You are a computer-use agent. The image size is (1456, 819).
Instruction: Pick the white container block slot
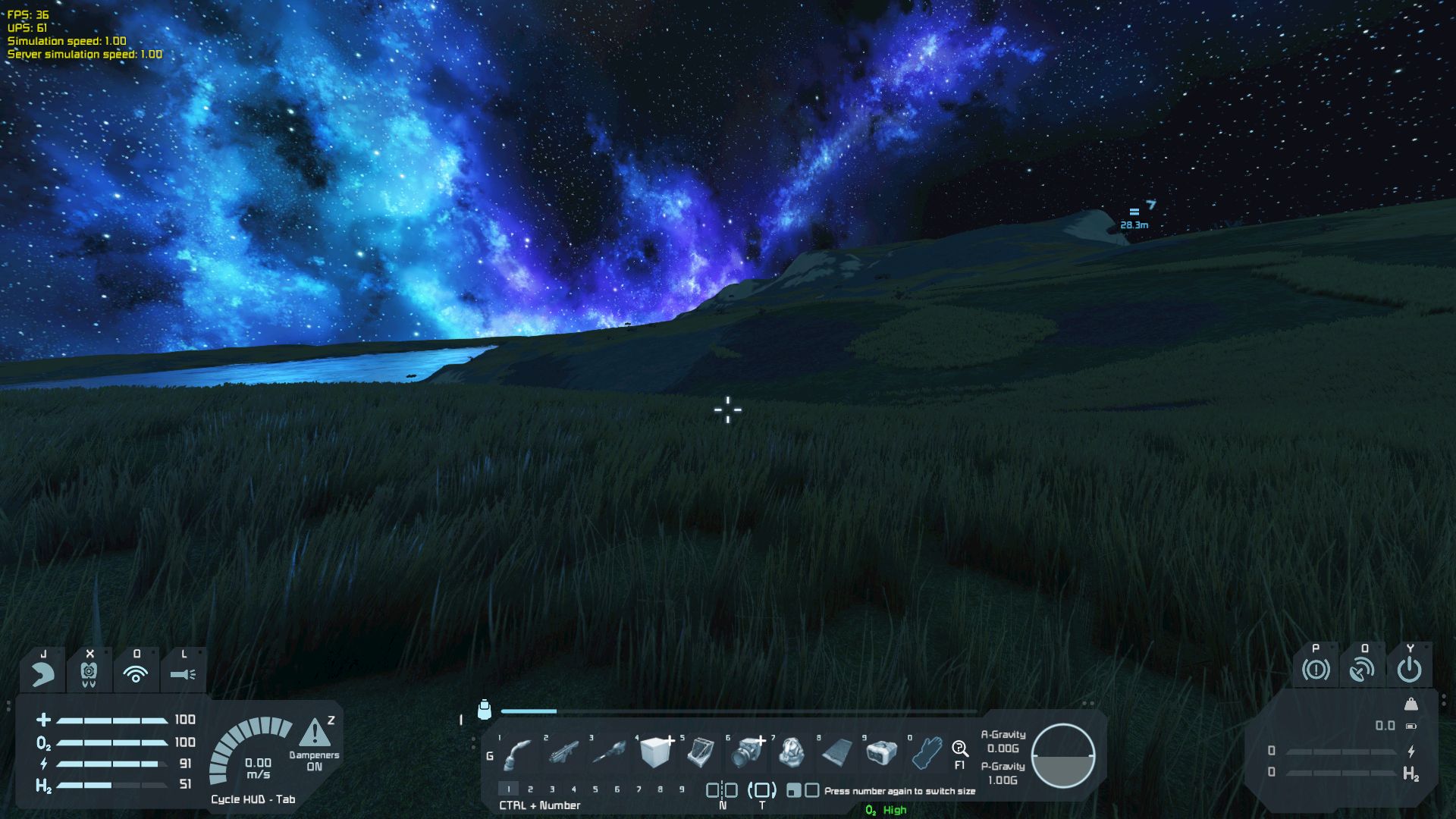[x=882, y=753]
